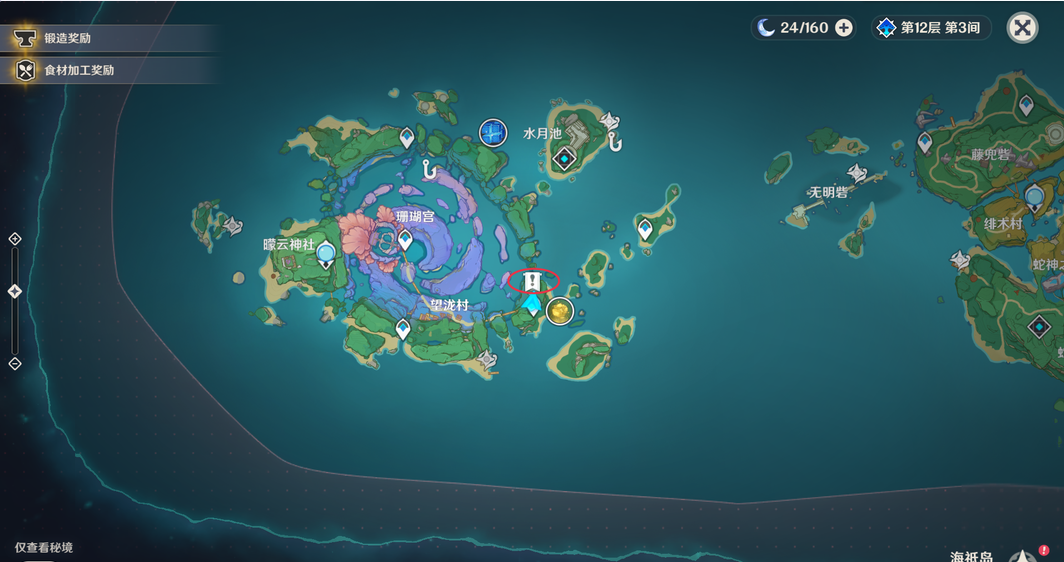Click the map zoom-out minus diamond
The image size is (1064, 562).
tap(14, 363)
